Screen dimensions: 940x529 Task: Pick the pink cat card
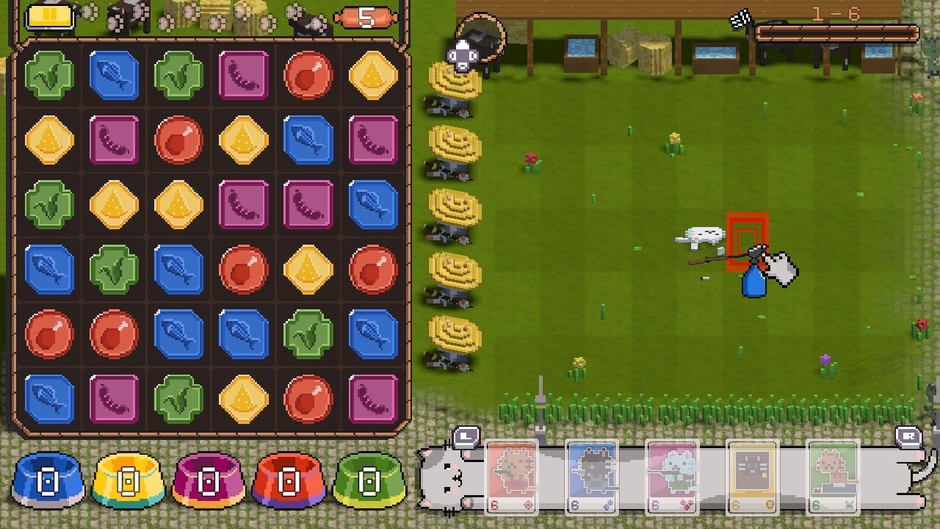[x=672, y=476]
